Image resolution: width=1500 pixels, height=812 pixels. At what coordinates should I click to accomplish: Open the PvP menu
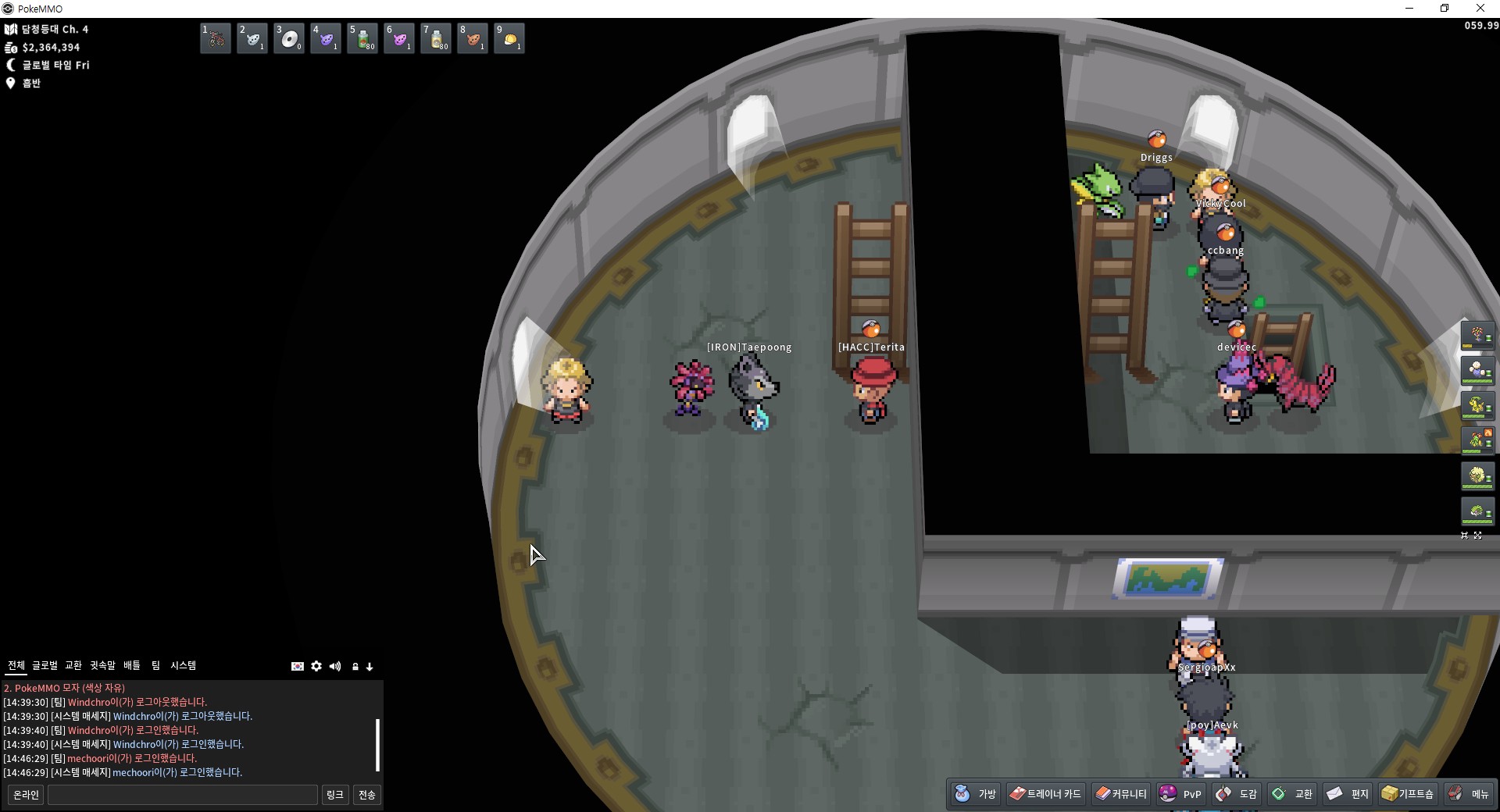1181,794
